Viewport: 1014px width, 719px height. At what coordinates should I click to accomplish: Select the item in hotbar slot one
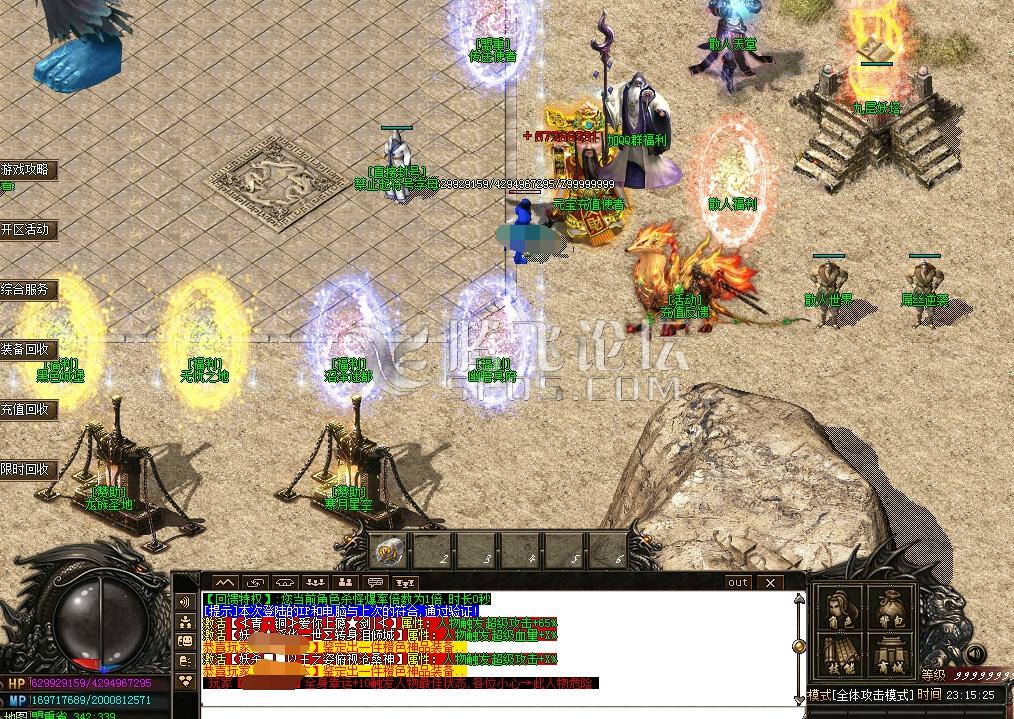point(390,551)
